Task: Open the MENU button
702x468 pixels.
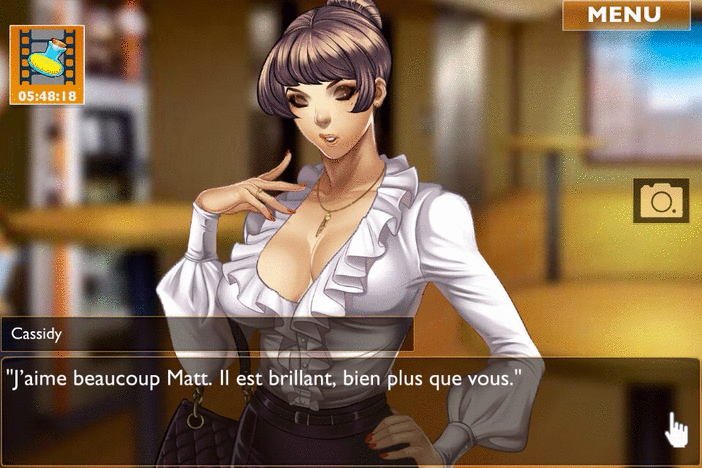Action: point(625,15)
